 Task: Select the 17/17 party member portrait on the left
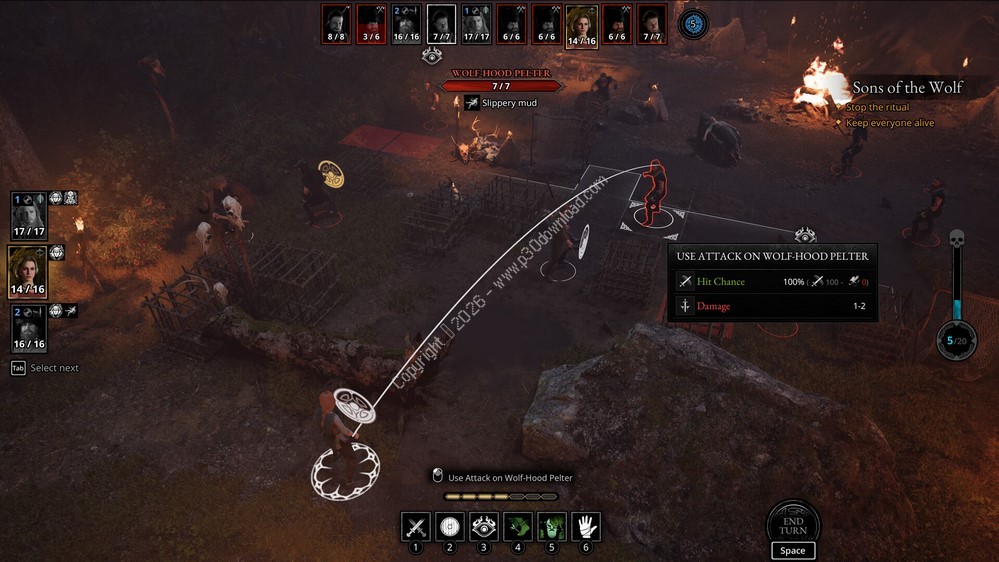click(x=29, y=215)
